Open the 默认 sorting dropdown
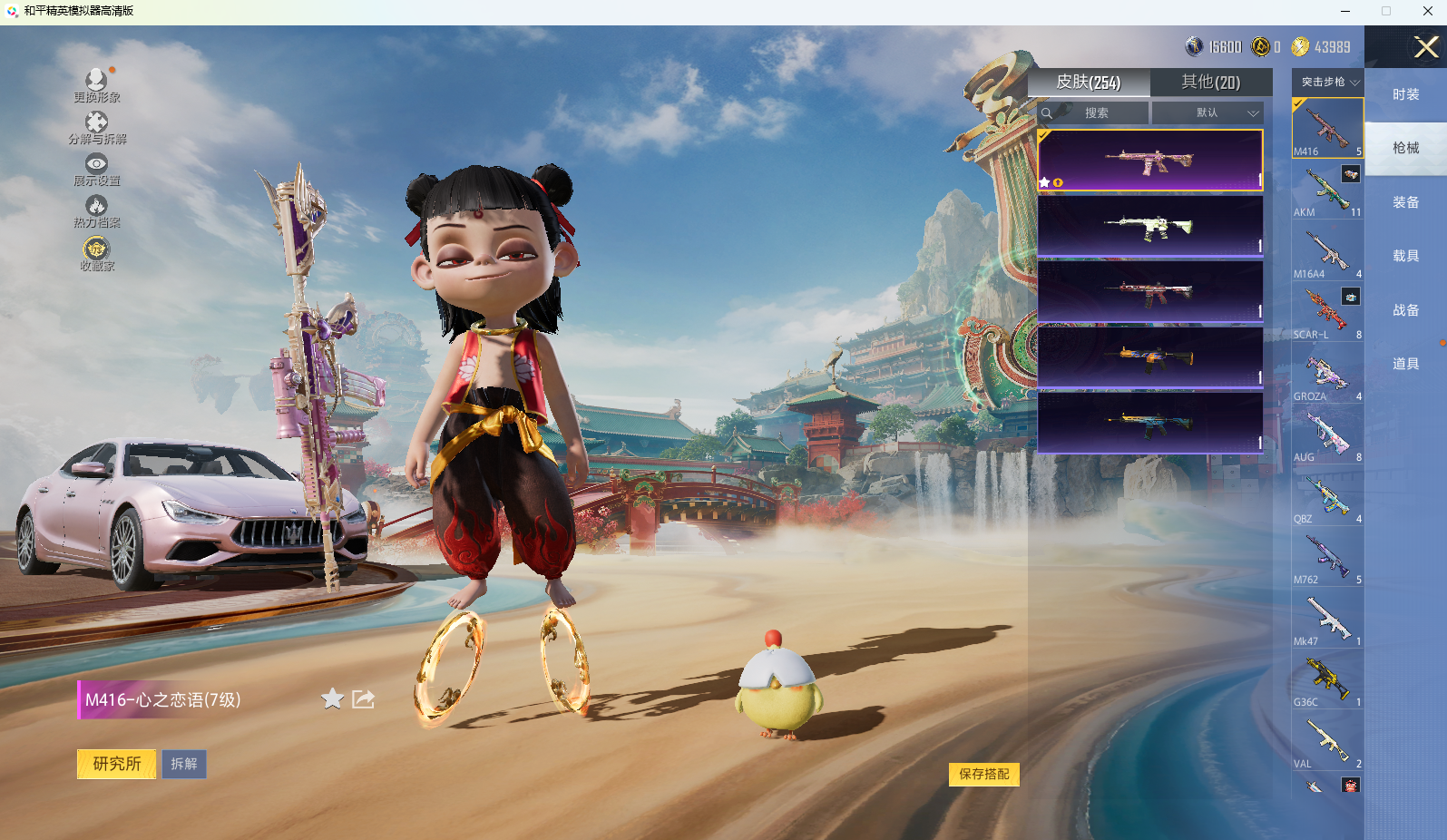1447x840 pixels. [1207, 113]
